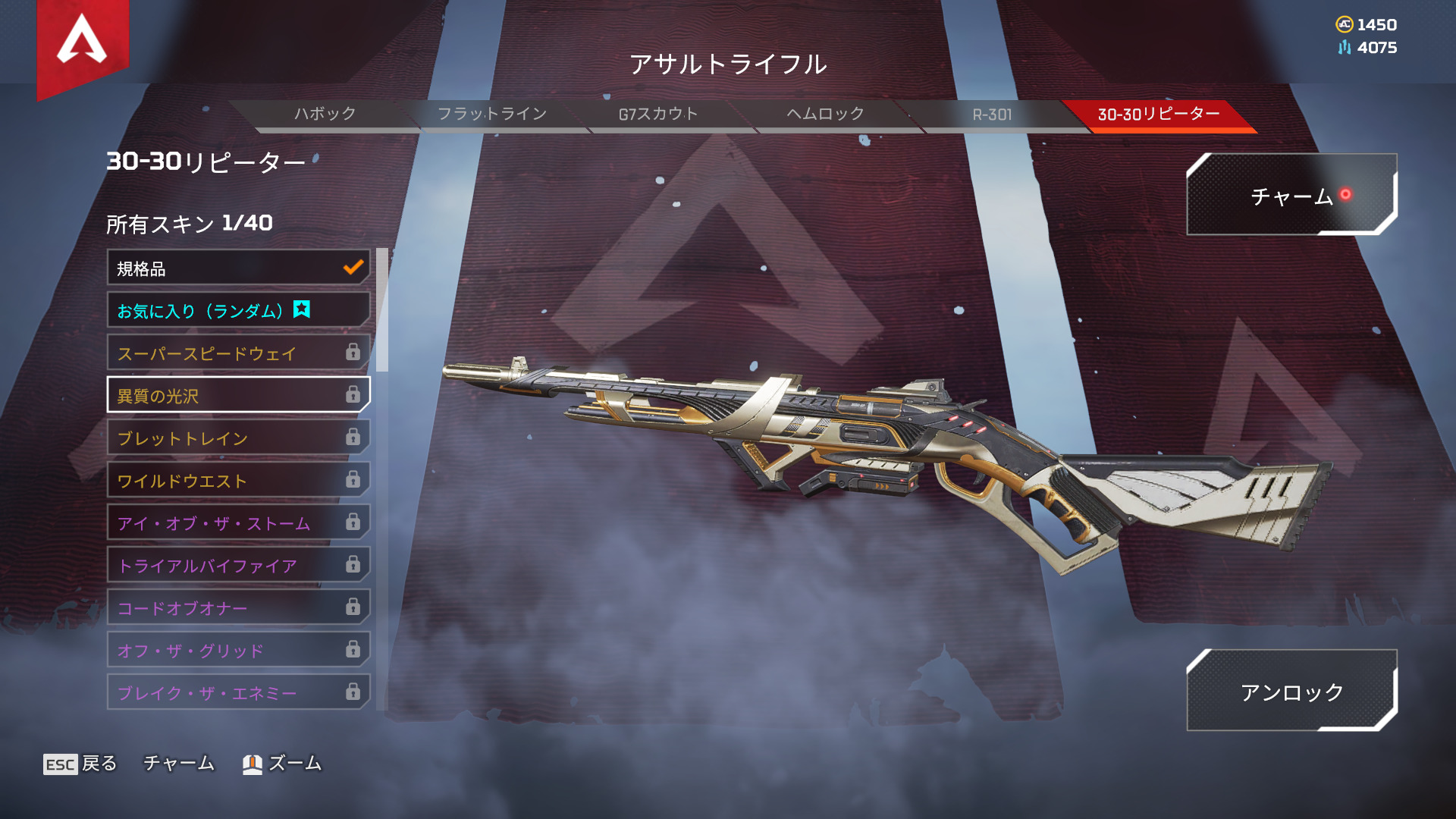The image size is (1456, 819).
Task: Select the ブレイク・ザ・エネミー skin
Action: tap(238, 692)
